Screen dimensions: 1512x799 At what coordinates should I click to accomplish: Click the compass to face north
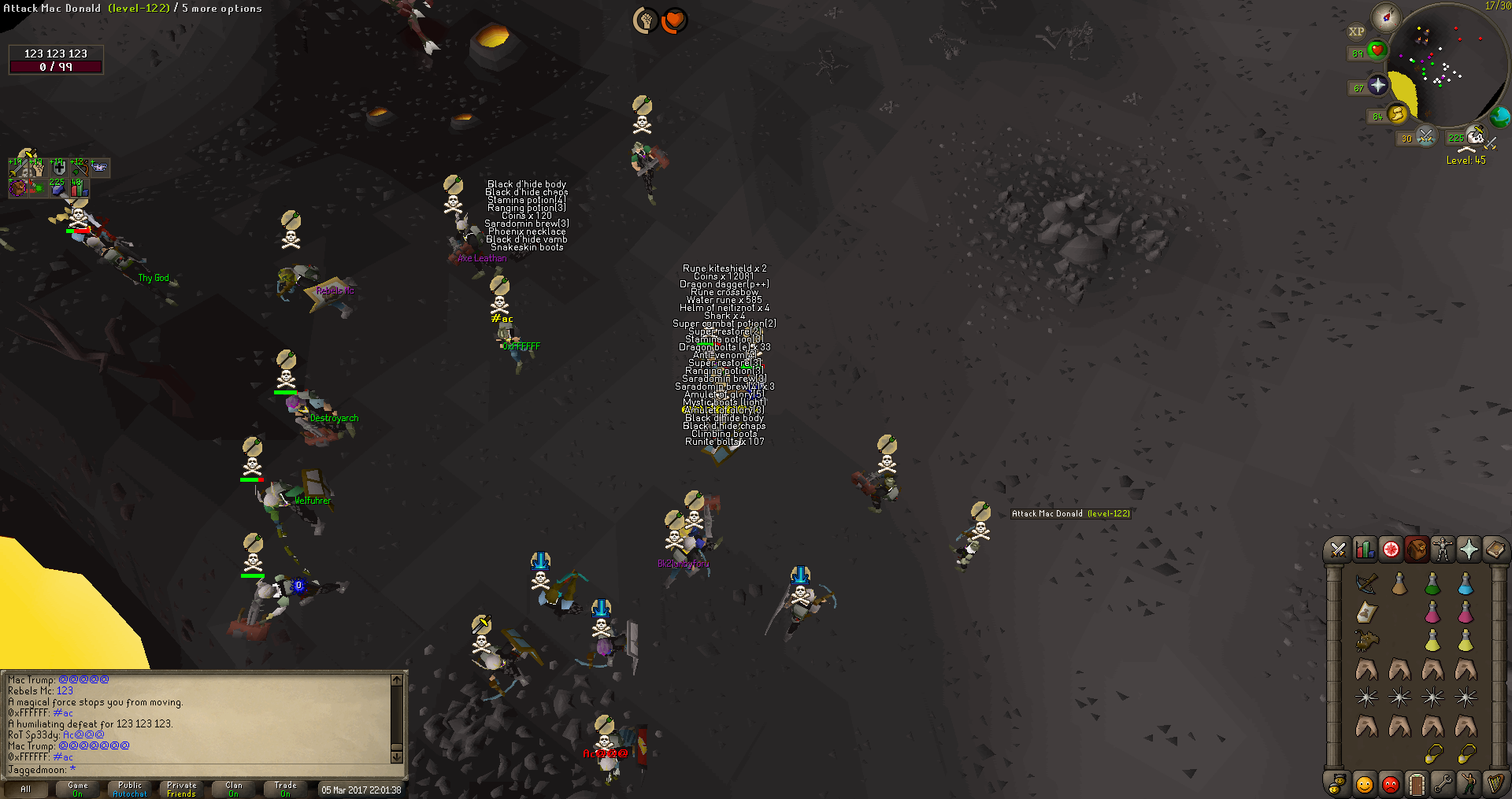1385,17
